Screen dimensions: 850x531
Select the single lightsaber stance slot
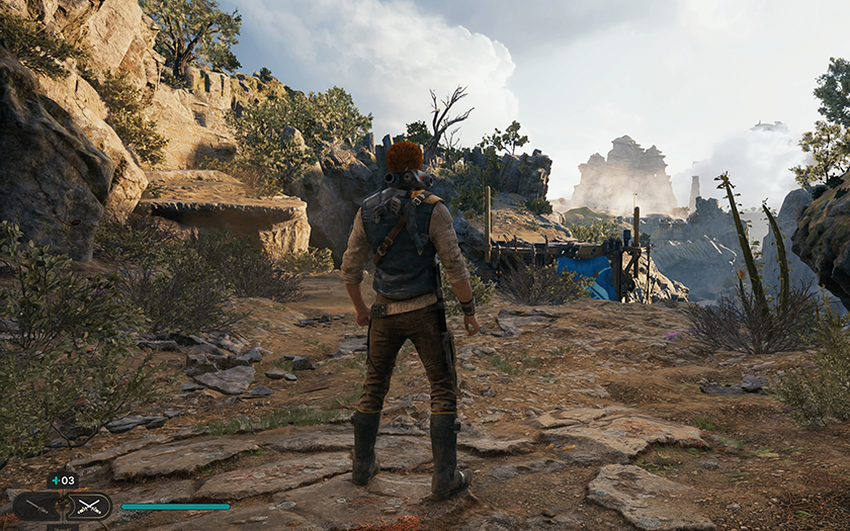36,507
